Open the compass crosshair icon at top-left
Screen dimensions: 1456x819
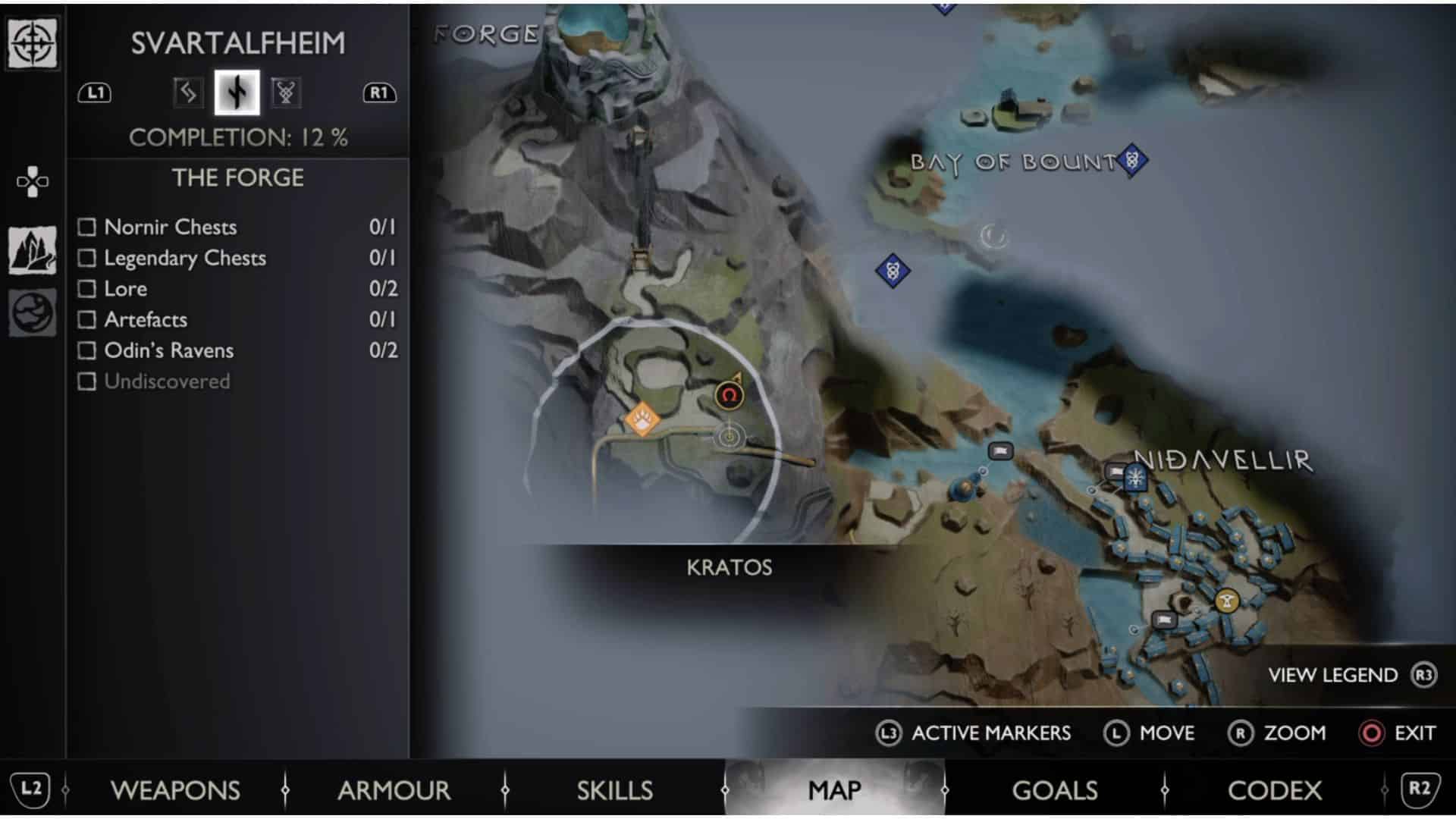(x=33, y=43)
